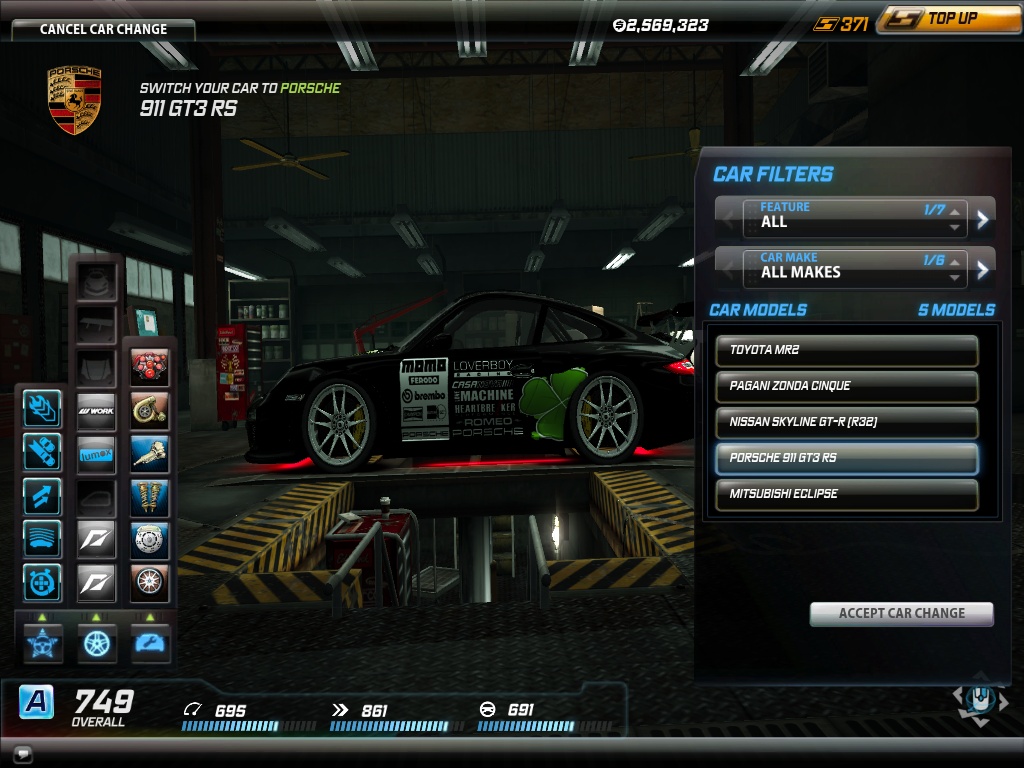Advance the Car Make filter right arrow

tap(983, 269)
